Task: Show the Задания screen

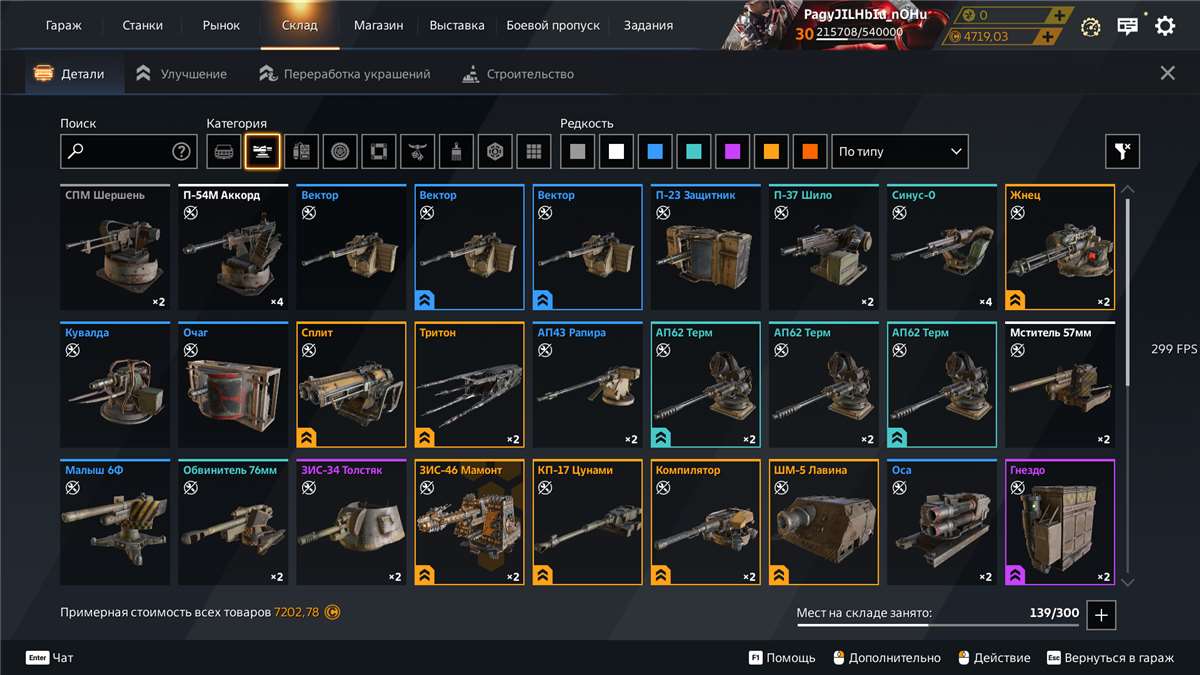Action: point(648,25)
